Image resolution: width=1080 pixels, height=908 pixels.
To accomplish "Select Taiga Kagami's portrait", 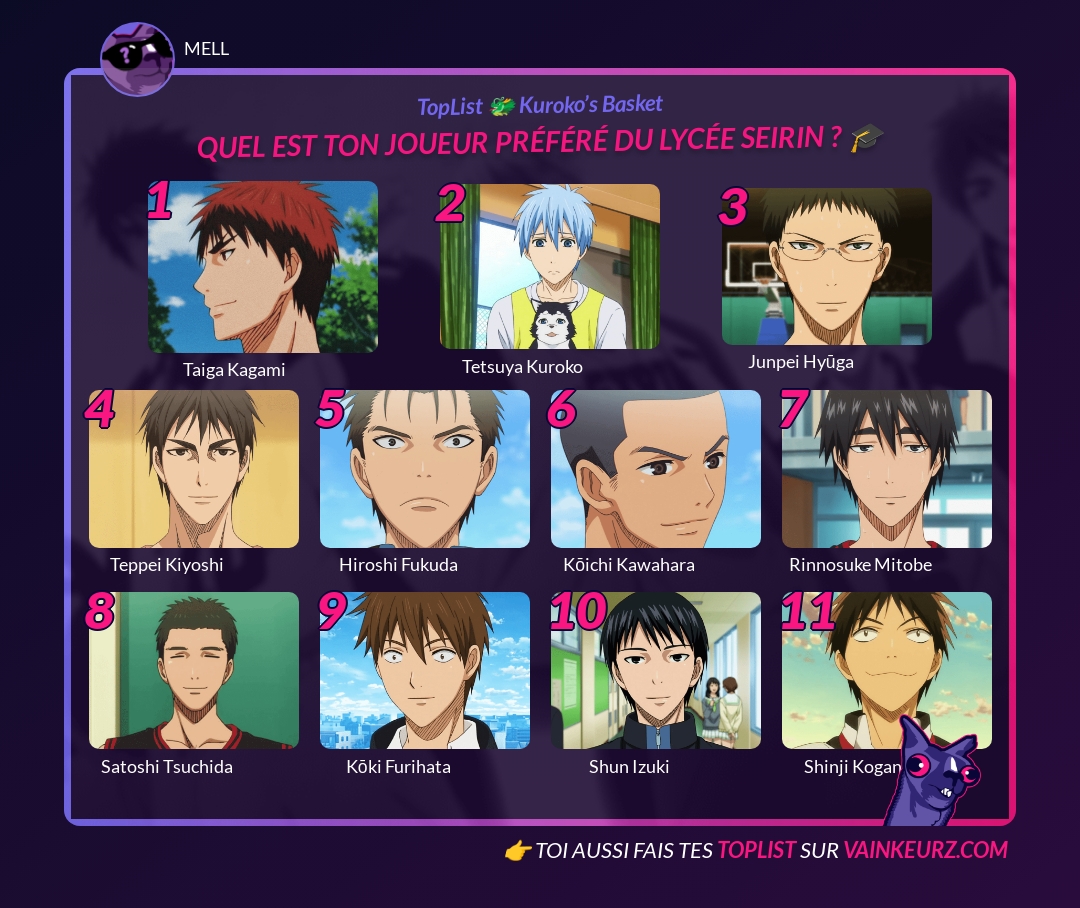I will click(x=263, y=267).
